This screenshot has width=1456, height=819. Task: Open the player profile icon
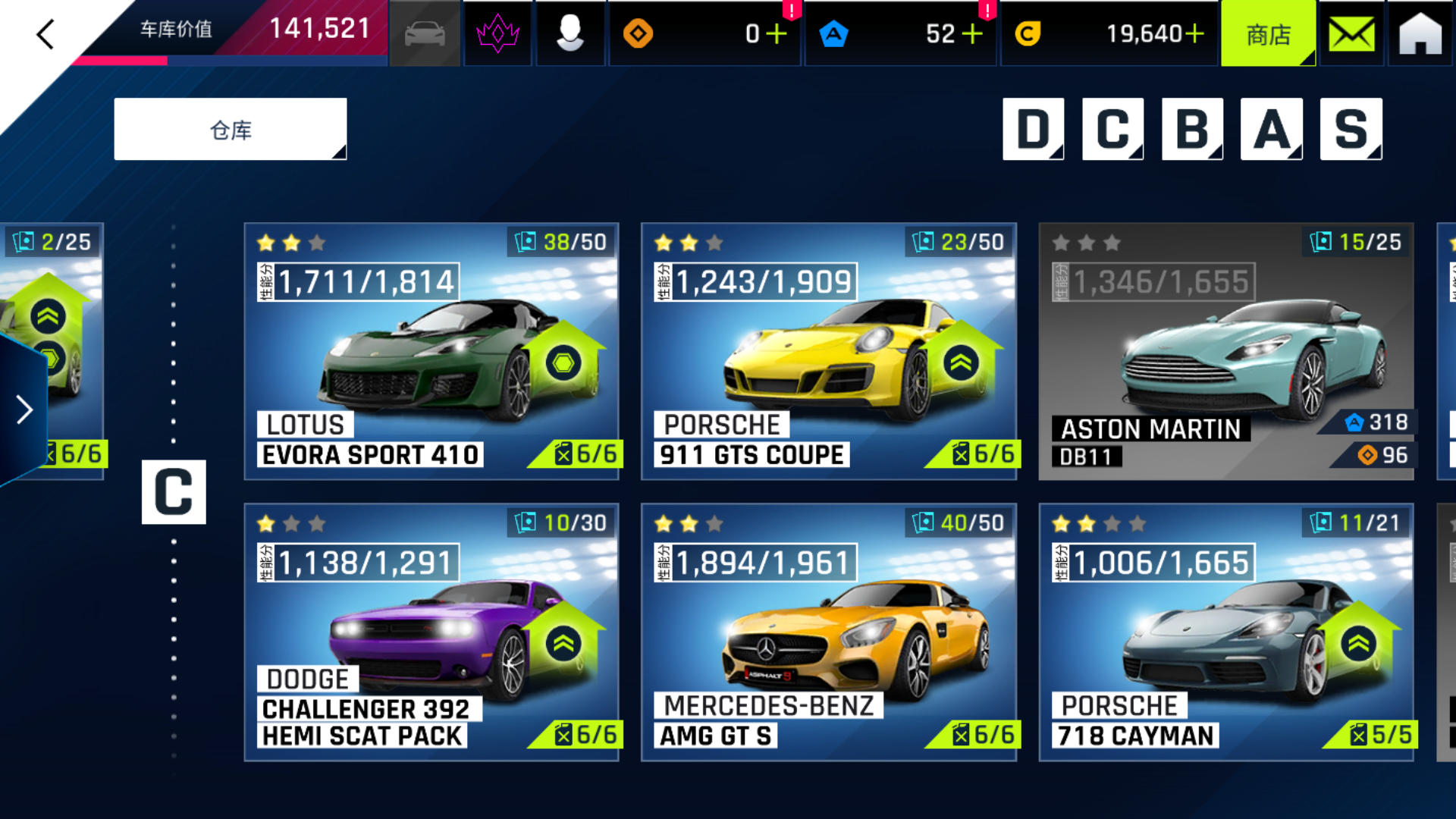[570, 33]
